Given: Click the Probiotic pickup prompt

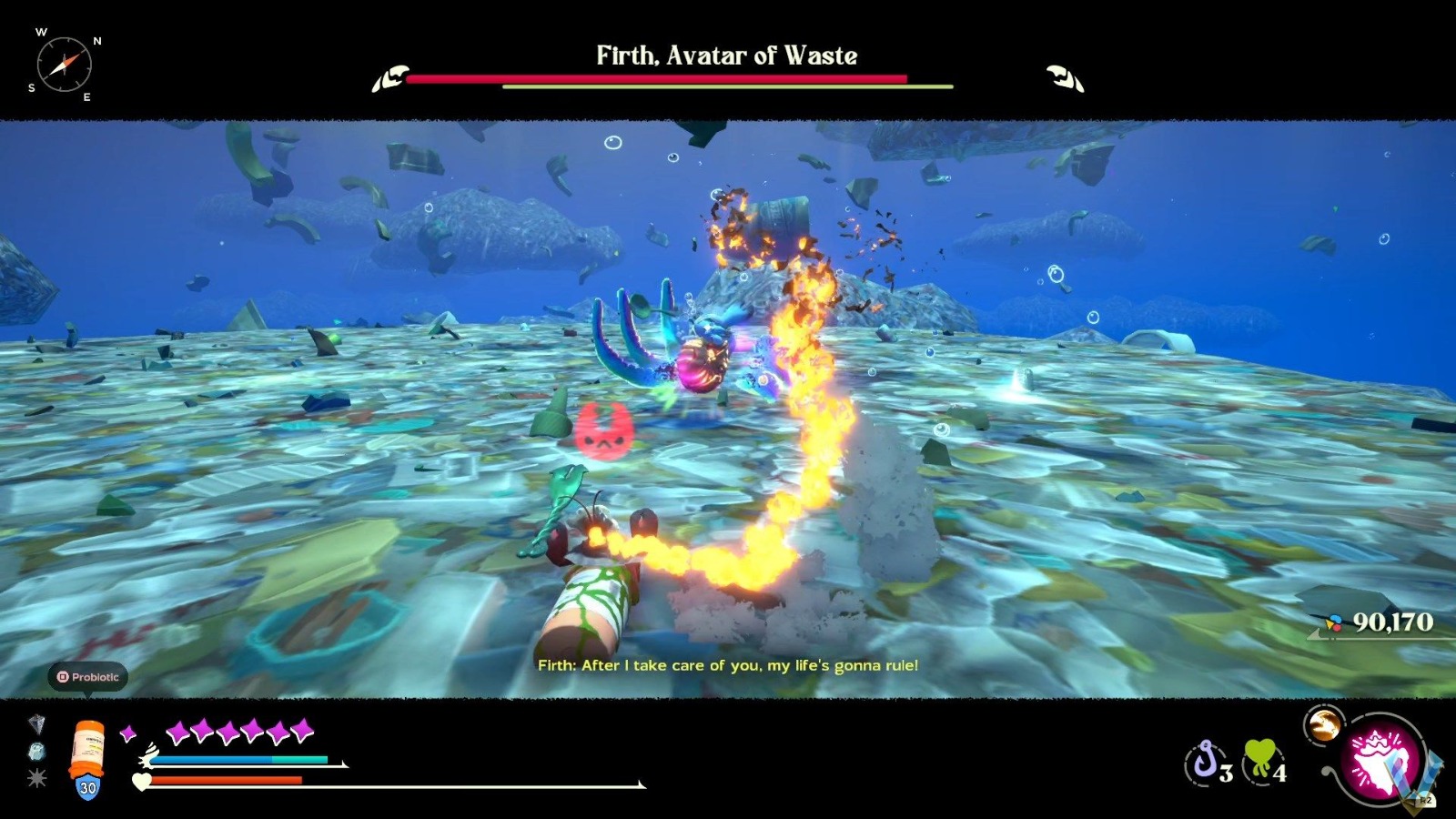Looking at the screenshot, I should [90, 677].
